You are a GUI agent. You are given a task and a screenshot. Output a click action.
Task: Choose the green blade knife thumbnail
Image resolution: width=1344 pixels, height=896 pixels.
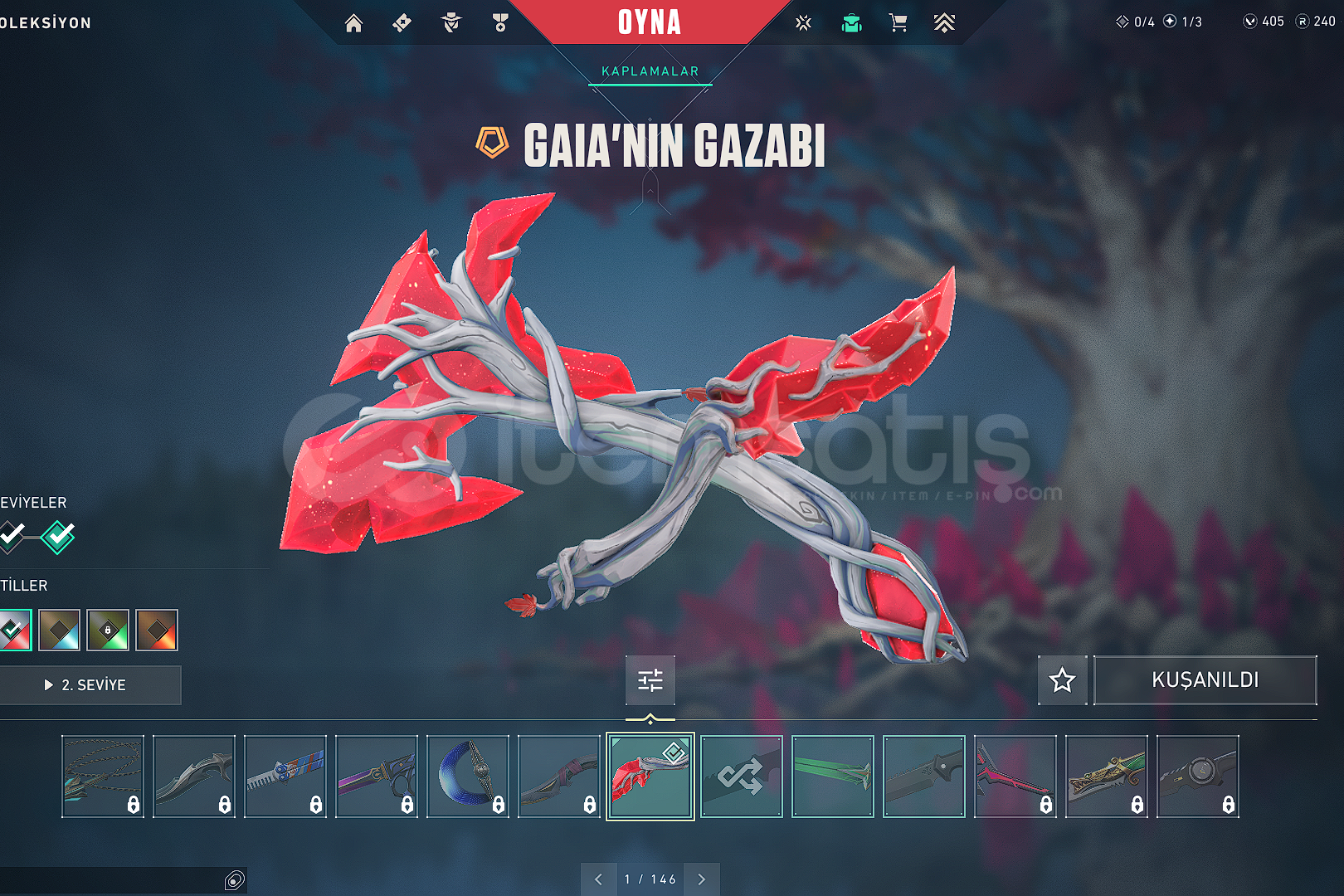(832, 777)
